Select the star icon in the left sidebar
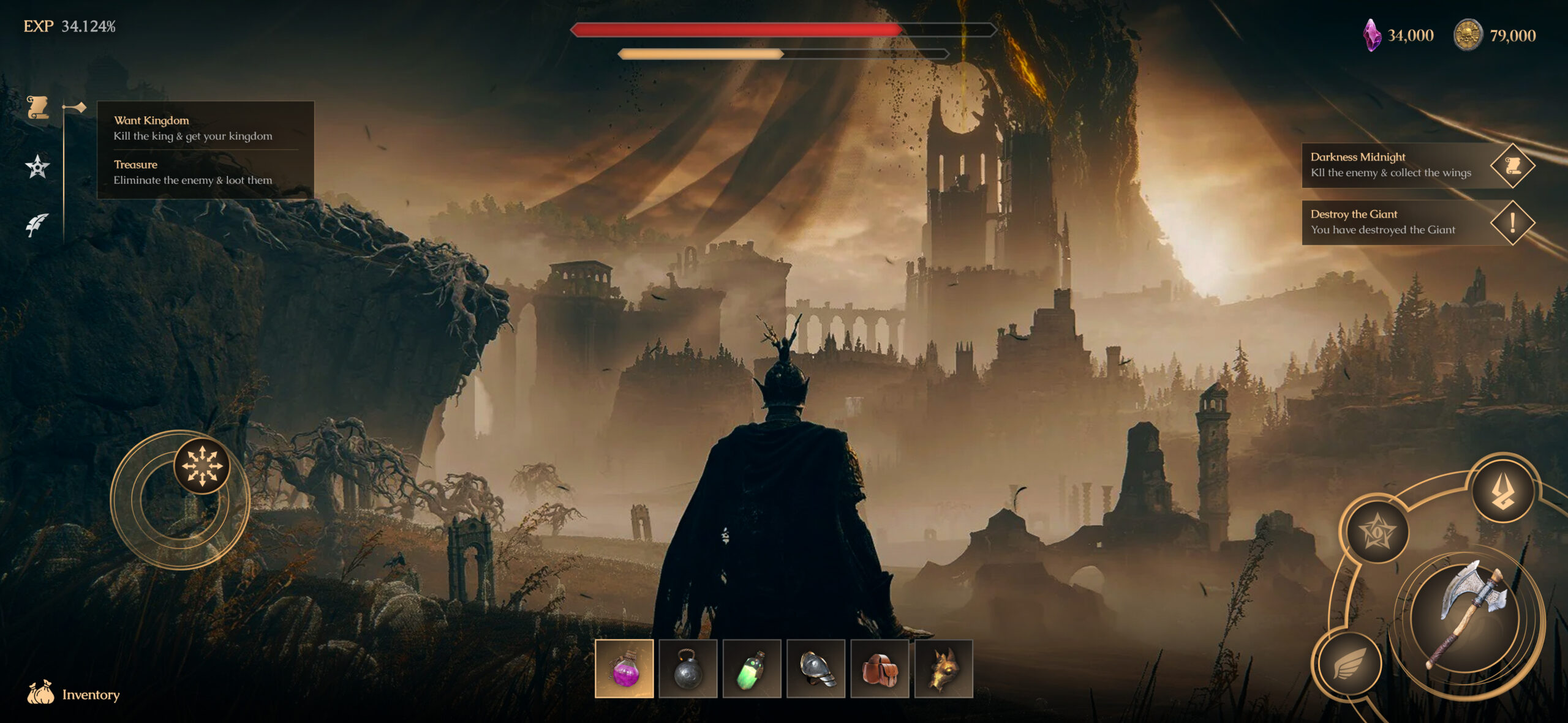 pyautogui.click(x=38, y=167)
